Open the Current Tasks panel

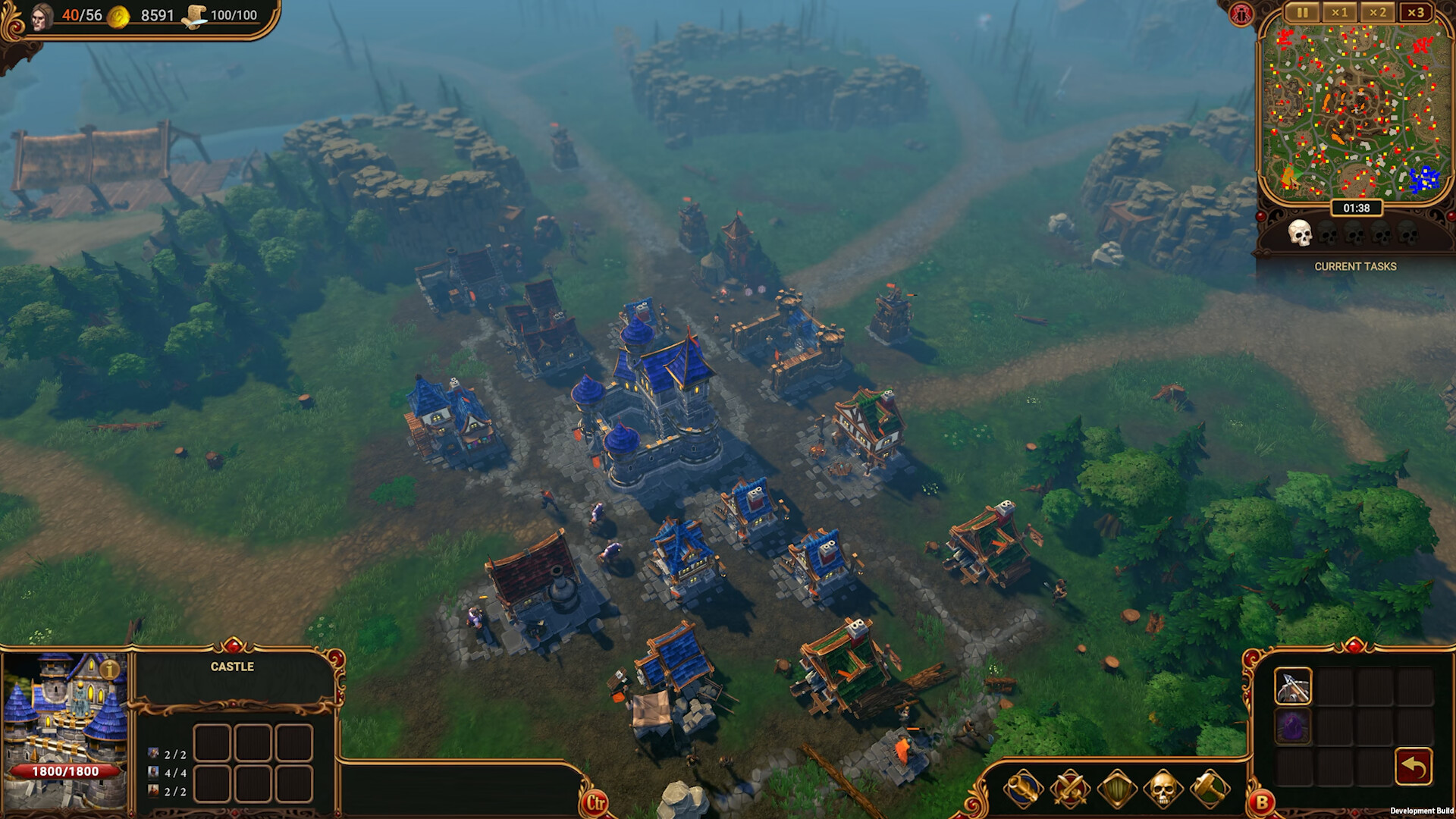click(x=1356, y=266)
